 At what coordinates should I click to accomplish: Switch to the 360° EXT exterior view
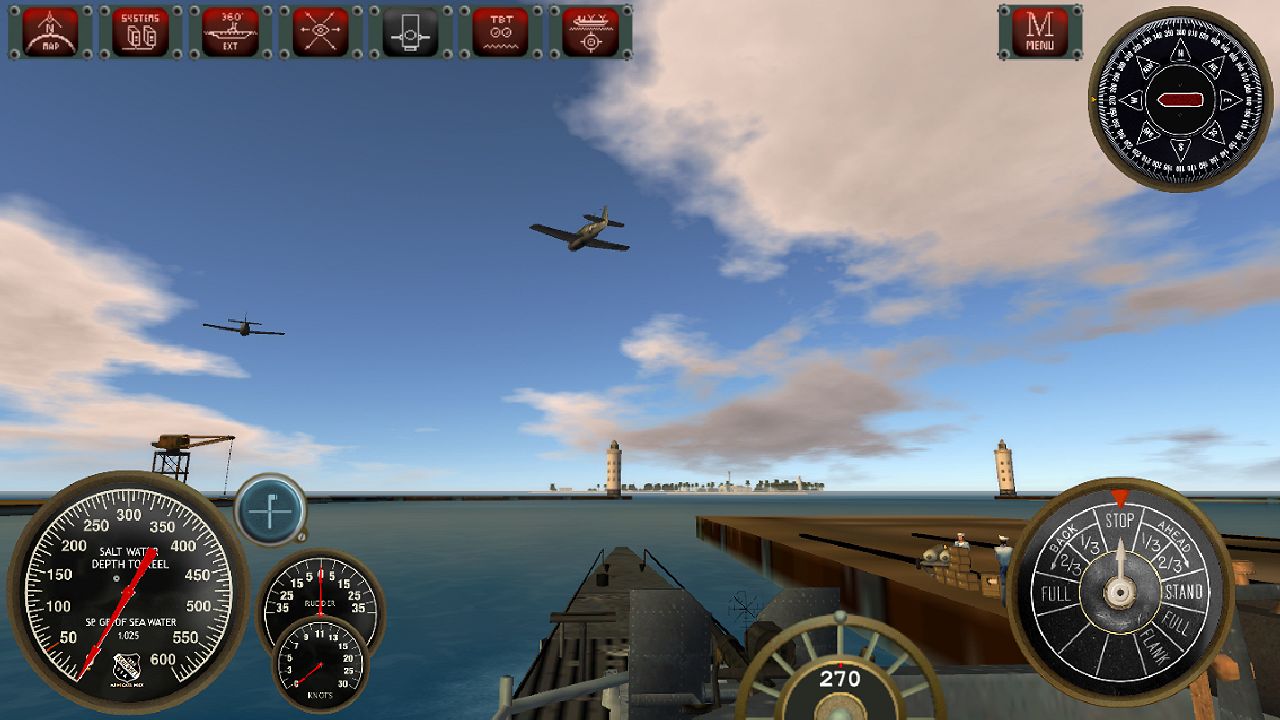(231, 28)
